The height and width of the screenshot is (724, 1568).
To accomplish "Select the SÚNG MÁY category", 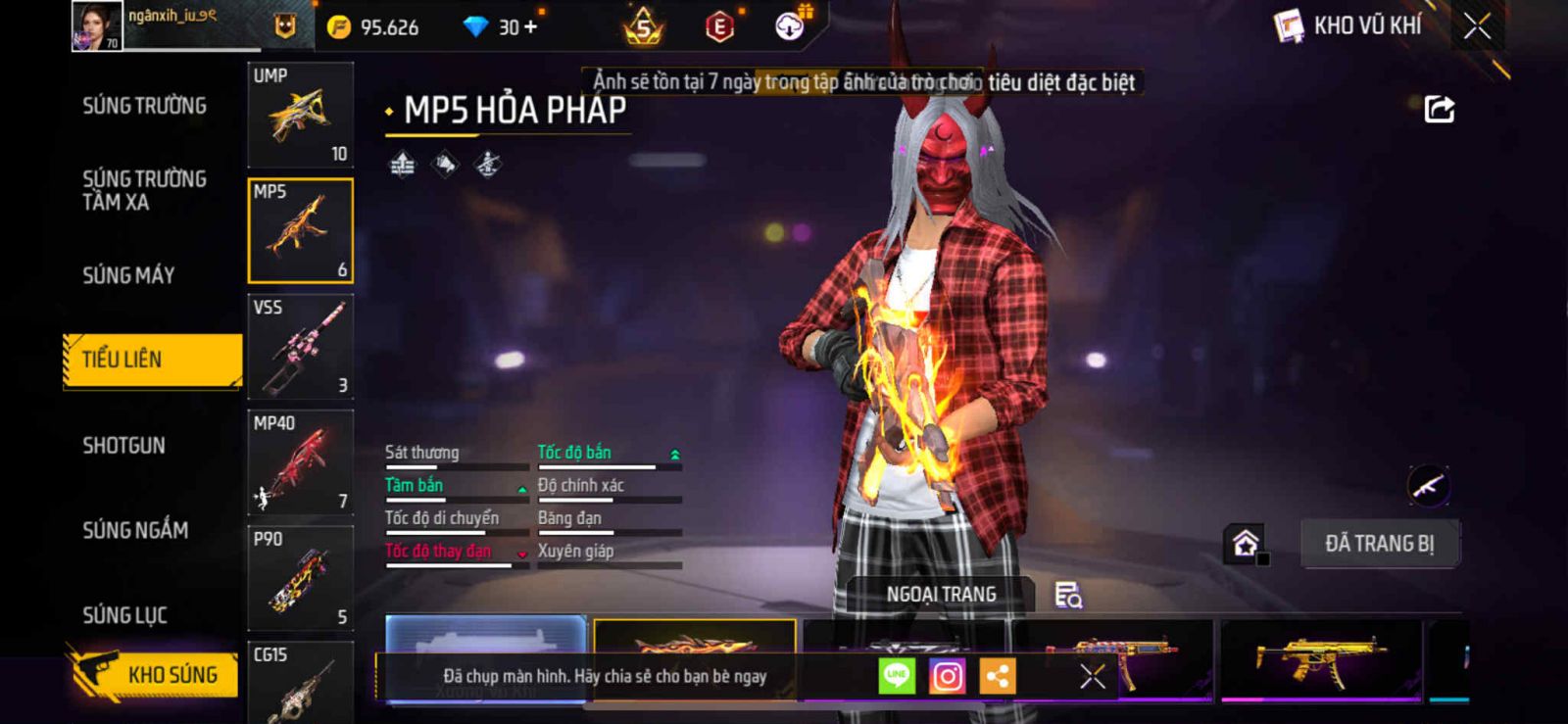I will pos(128,275).
